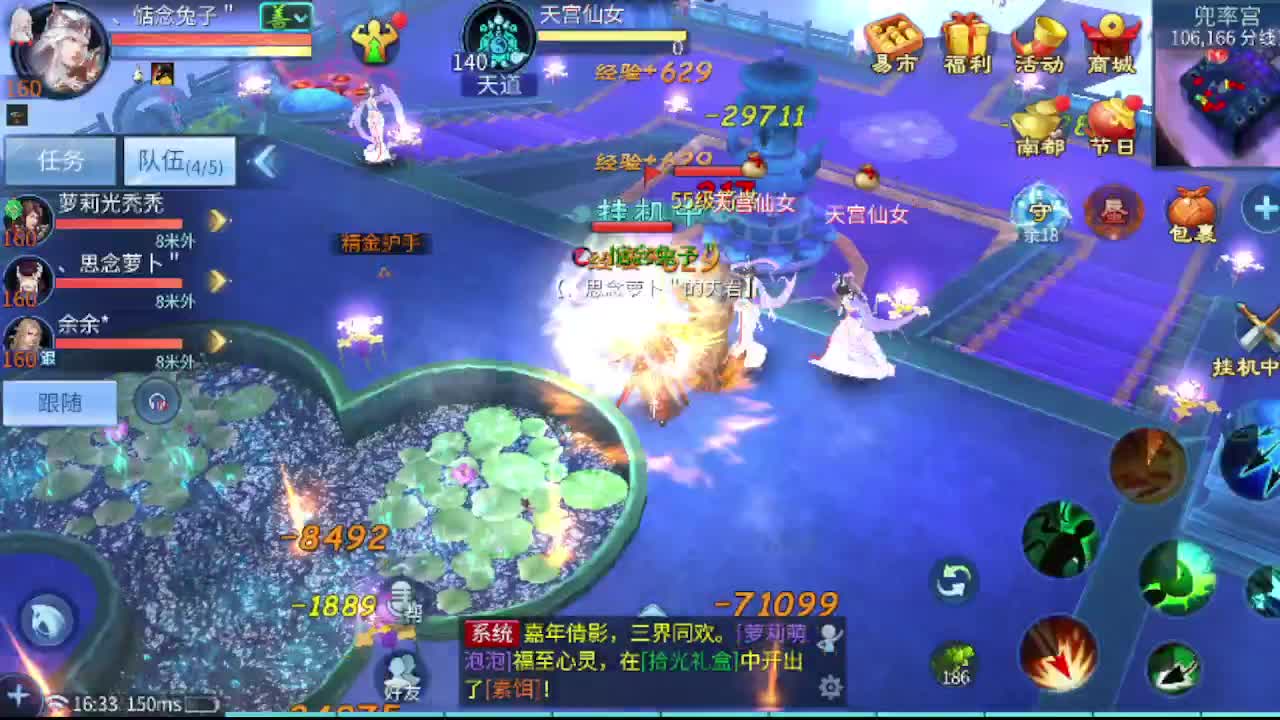Collapse the team panel with the left chevron
Viewport: 1280px width, 720px height.
[264, 160]
